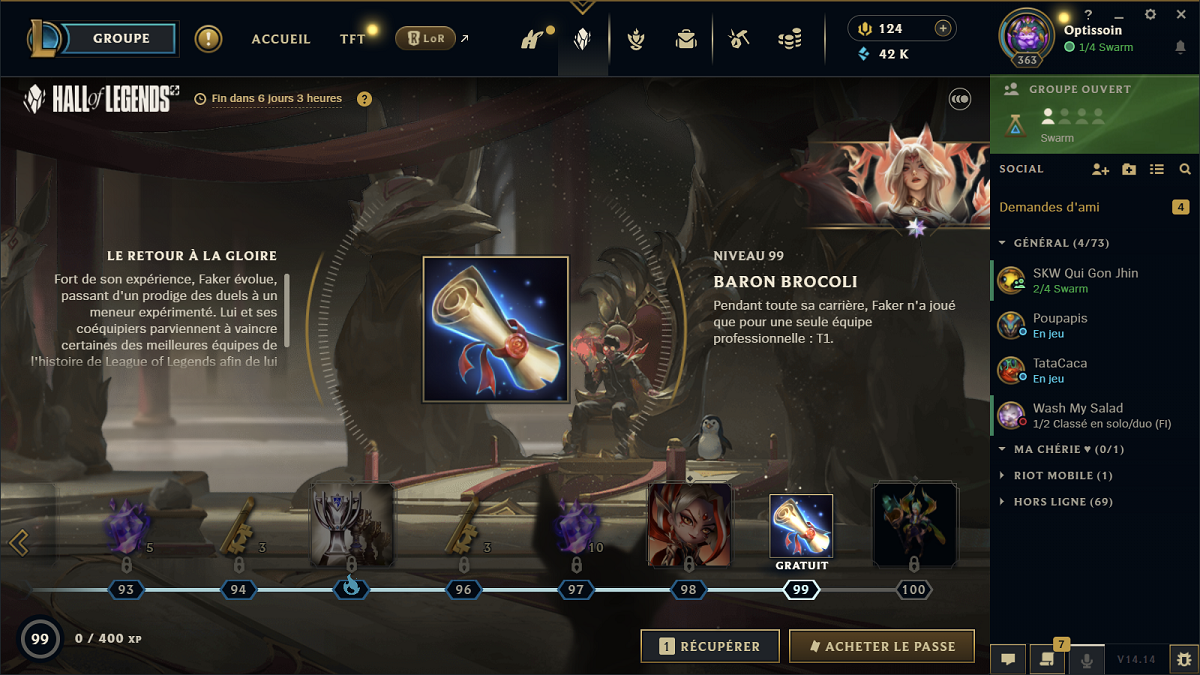This screenshot has width=1200, height=675.
Task: Select friend SKW Qui Gon Jhin
Action: (x=1085, y=280)
